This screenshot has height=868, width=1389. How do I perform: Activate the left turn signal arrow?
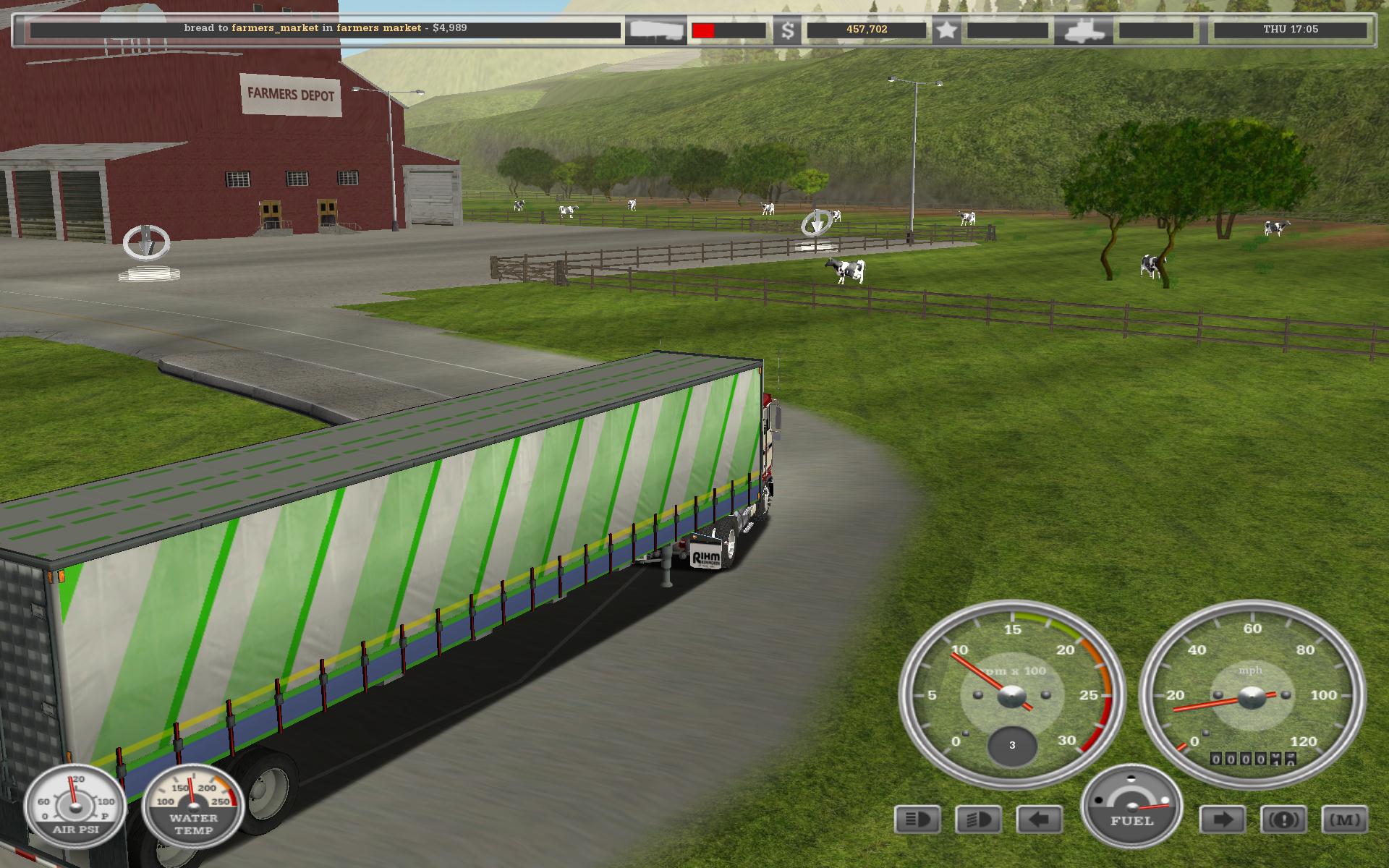[x=1040, y=820]
